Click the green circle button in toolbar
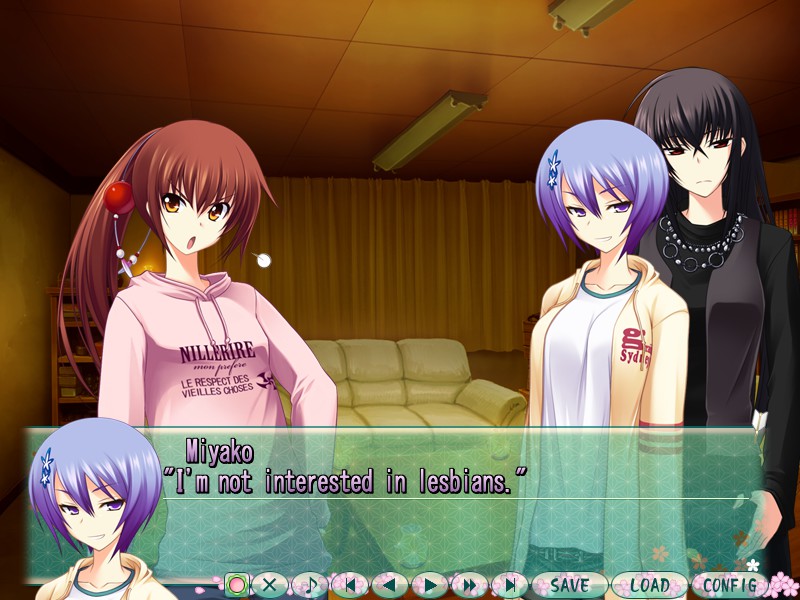Screen dimensions: 800x600 click(236, 584)
